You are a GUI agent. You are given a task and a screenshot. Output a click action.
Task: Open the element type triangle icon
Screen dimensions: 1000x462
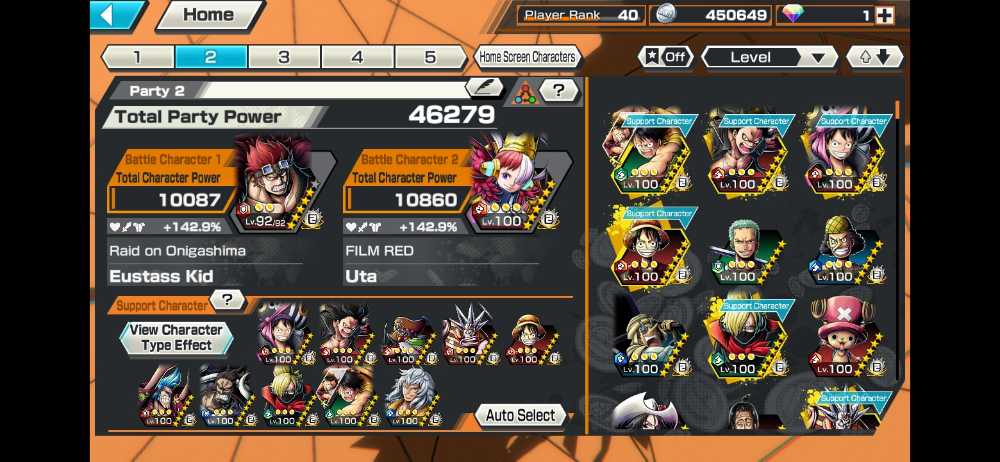pyautogui.click(x=524, y=91)
